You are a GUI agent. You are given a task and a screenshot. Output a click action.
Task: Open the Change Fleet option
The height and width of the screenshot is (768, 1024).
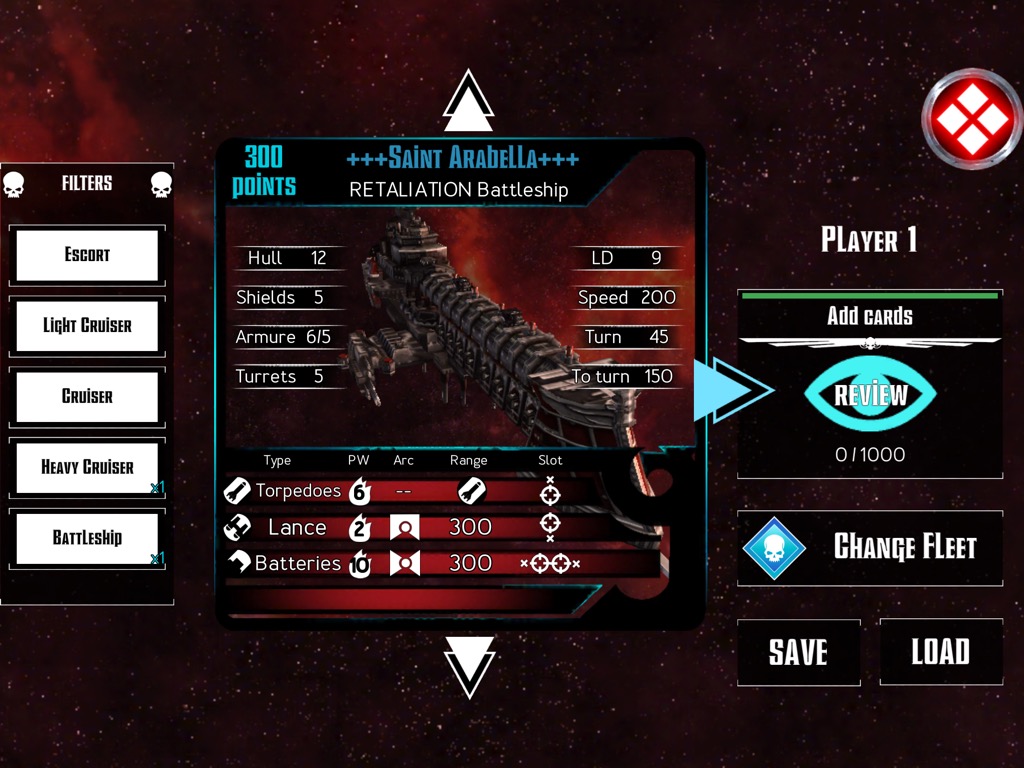coord(870,548)
